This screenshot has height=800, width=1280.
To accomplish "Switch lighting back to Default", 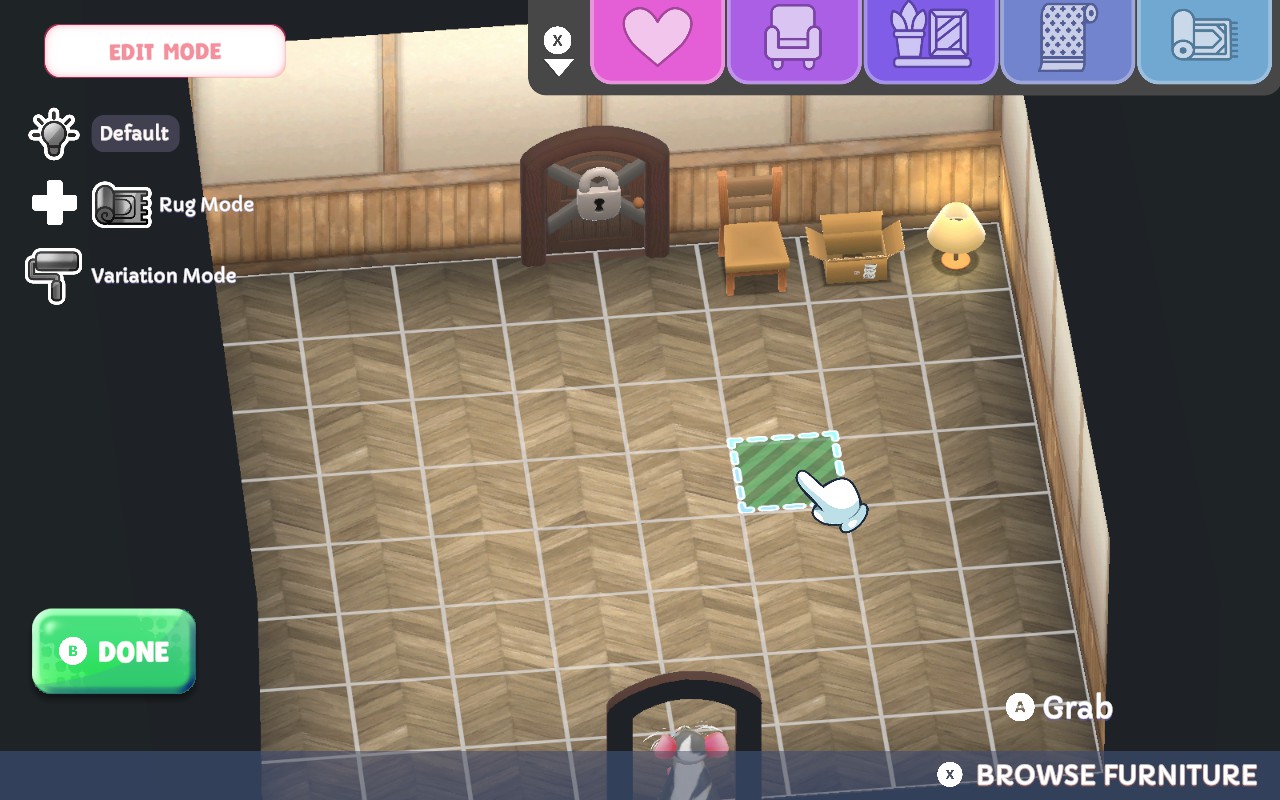I will (x=135, y=133).
